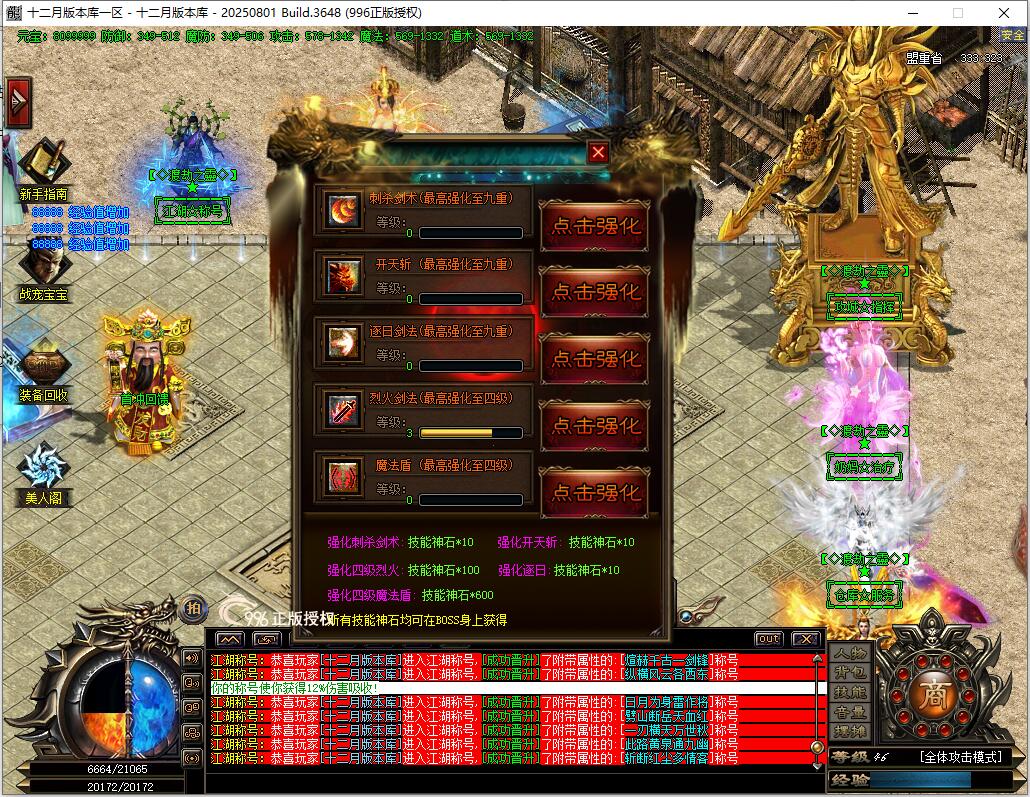
Task: Minimize the game window
Action: pos(913,13)
